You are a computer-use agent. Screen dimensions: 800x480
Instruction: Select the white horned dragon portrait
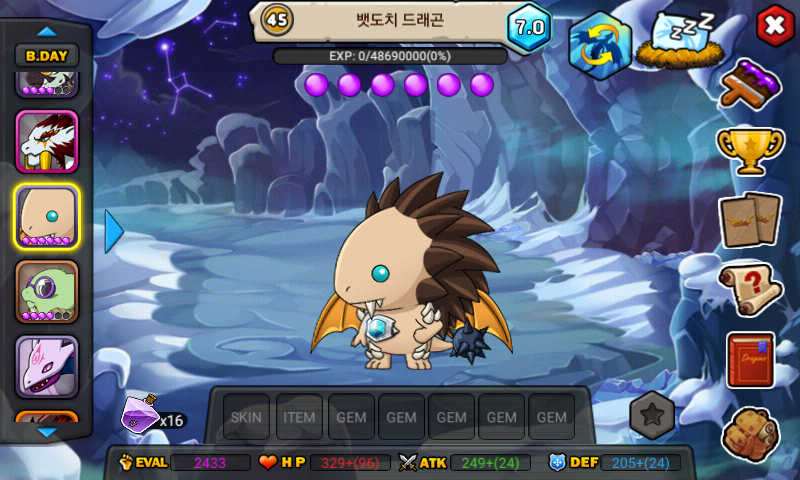(x=47, y=142)
